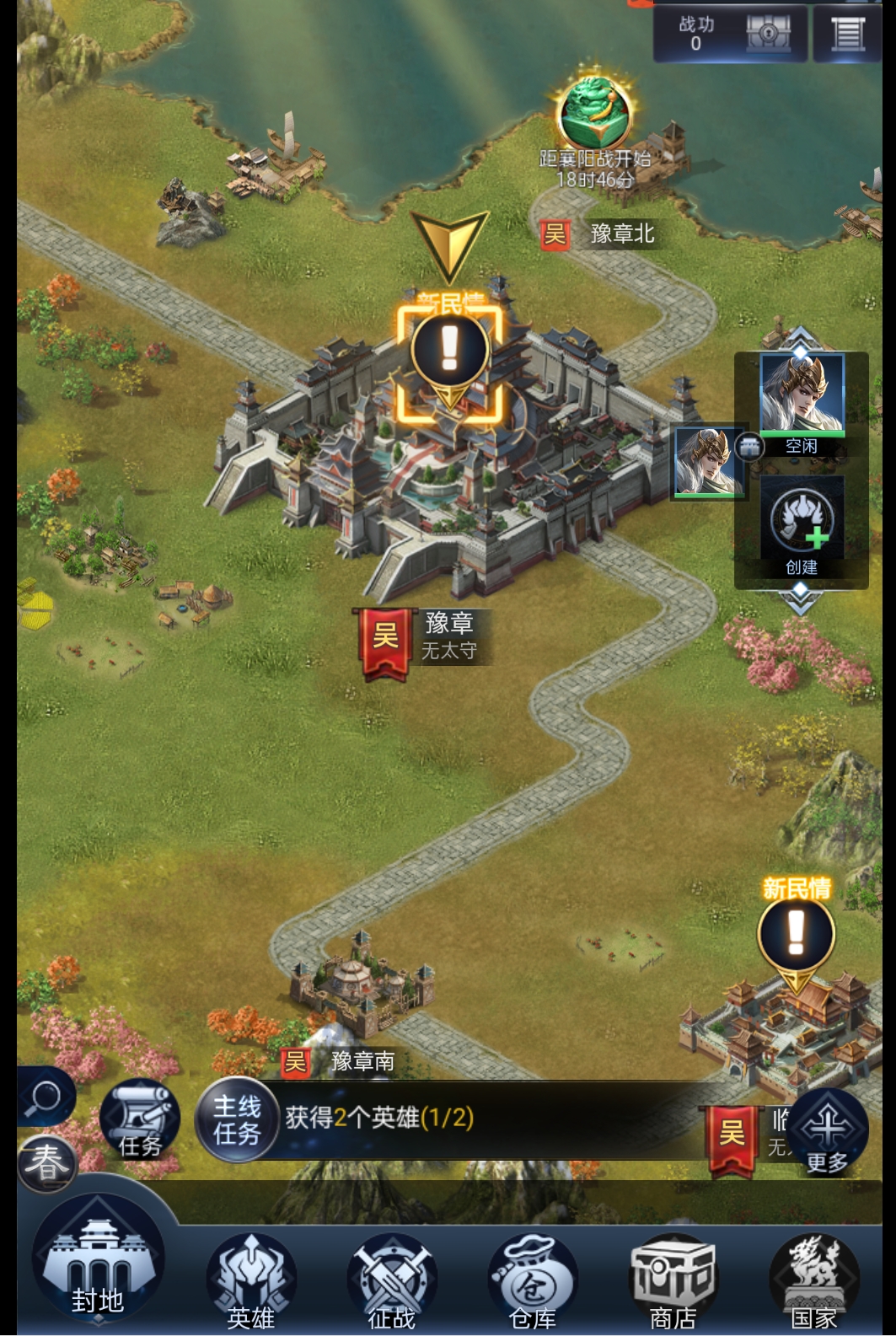Open the 战功 treasure chest reward
The width and height of the screenshot is (896, 1336).
[767, 33]
